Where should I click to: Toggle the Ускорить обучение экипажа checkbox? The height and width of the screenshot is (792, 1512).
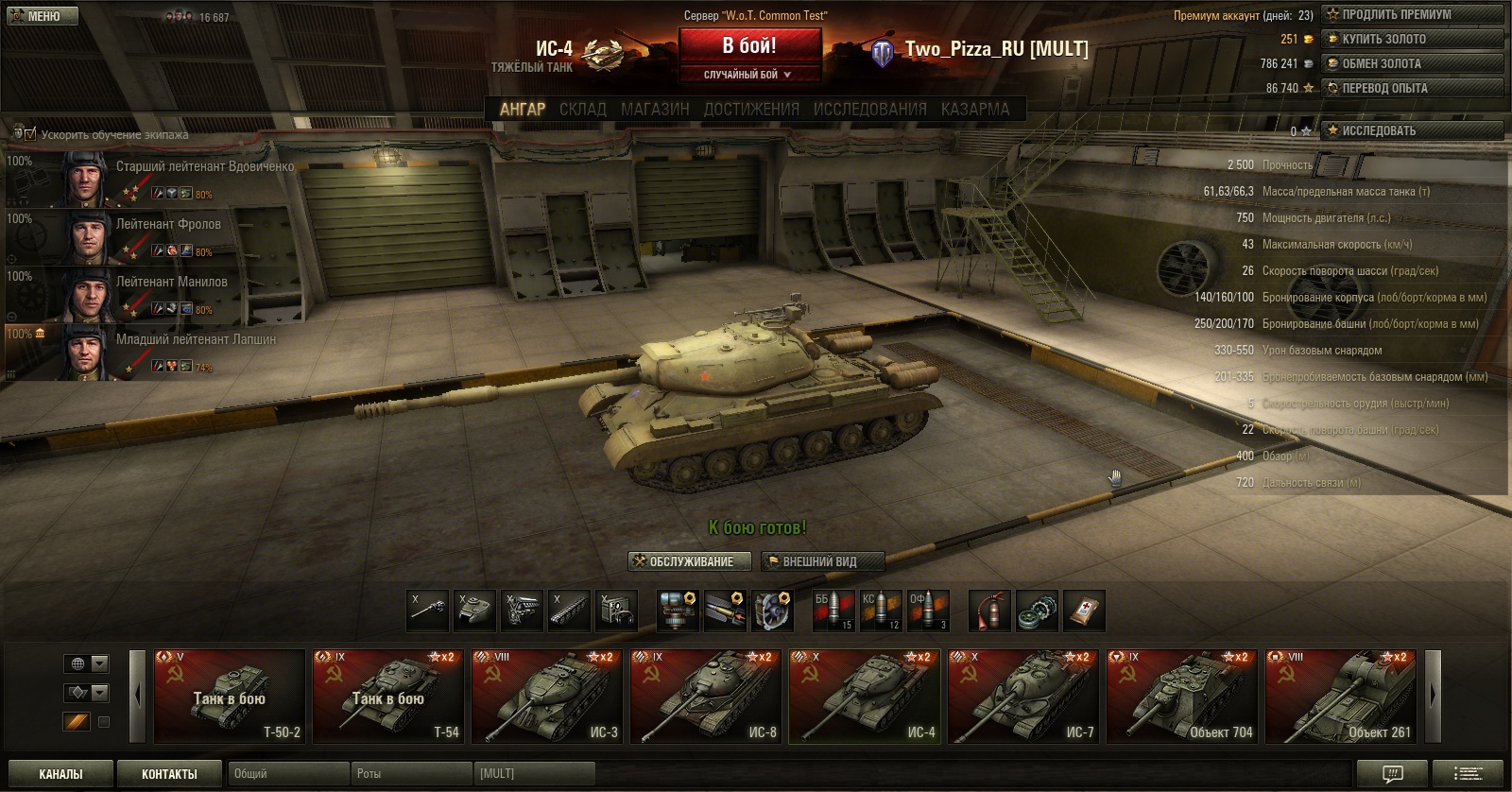30,134
